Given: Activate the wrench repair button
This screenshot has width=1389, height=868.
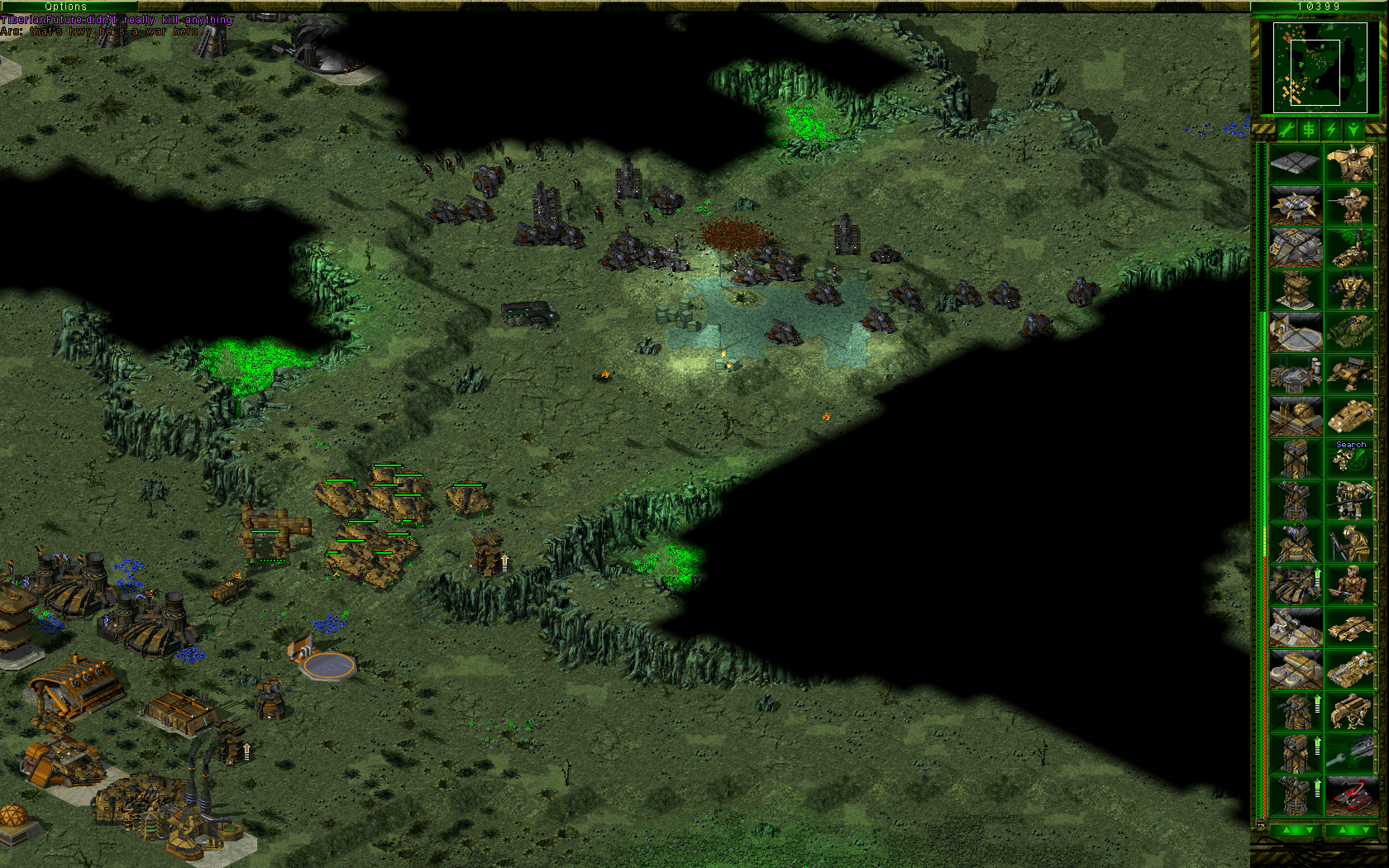Looking at the screenshot, I should [x=1286, y=130].
